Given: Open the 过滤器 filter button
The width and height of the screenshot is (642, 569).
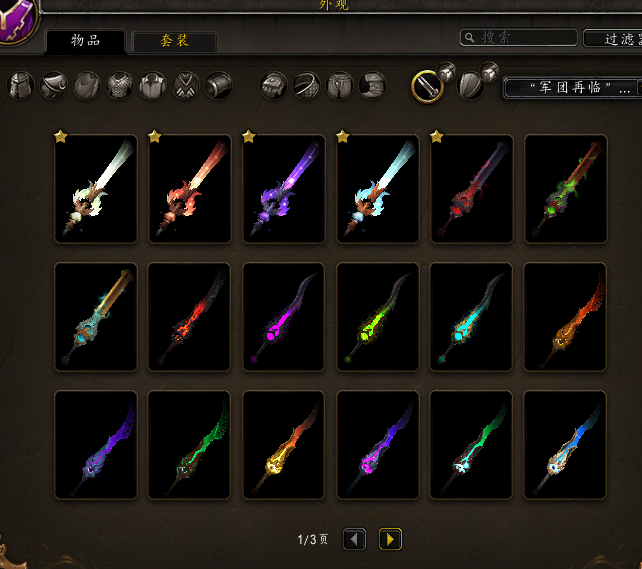Looking at the screenshot, I should click(611, 38).
